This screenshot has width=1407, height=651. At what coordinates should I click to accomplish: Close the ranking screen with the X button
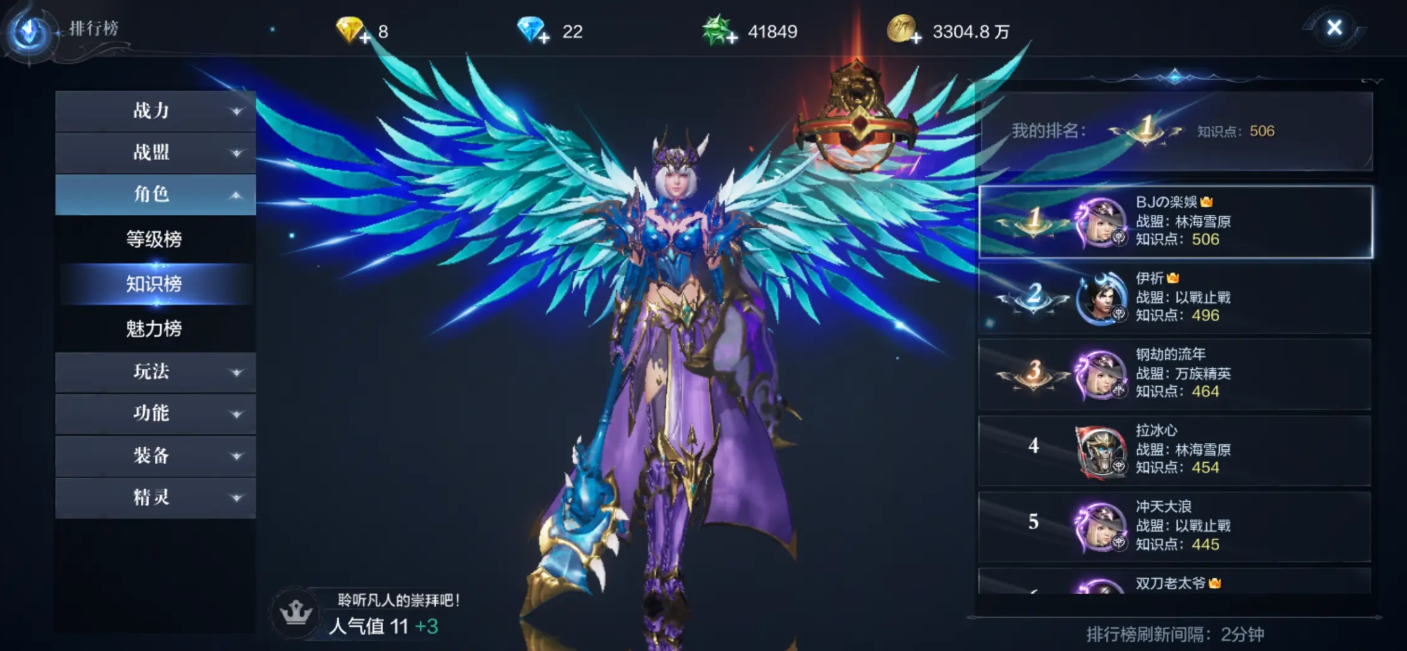[1333, 28]
